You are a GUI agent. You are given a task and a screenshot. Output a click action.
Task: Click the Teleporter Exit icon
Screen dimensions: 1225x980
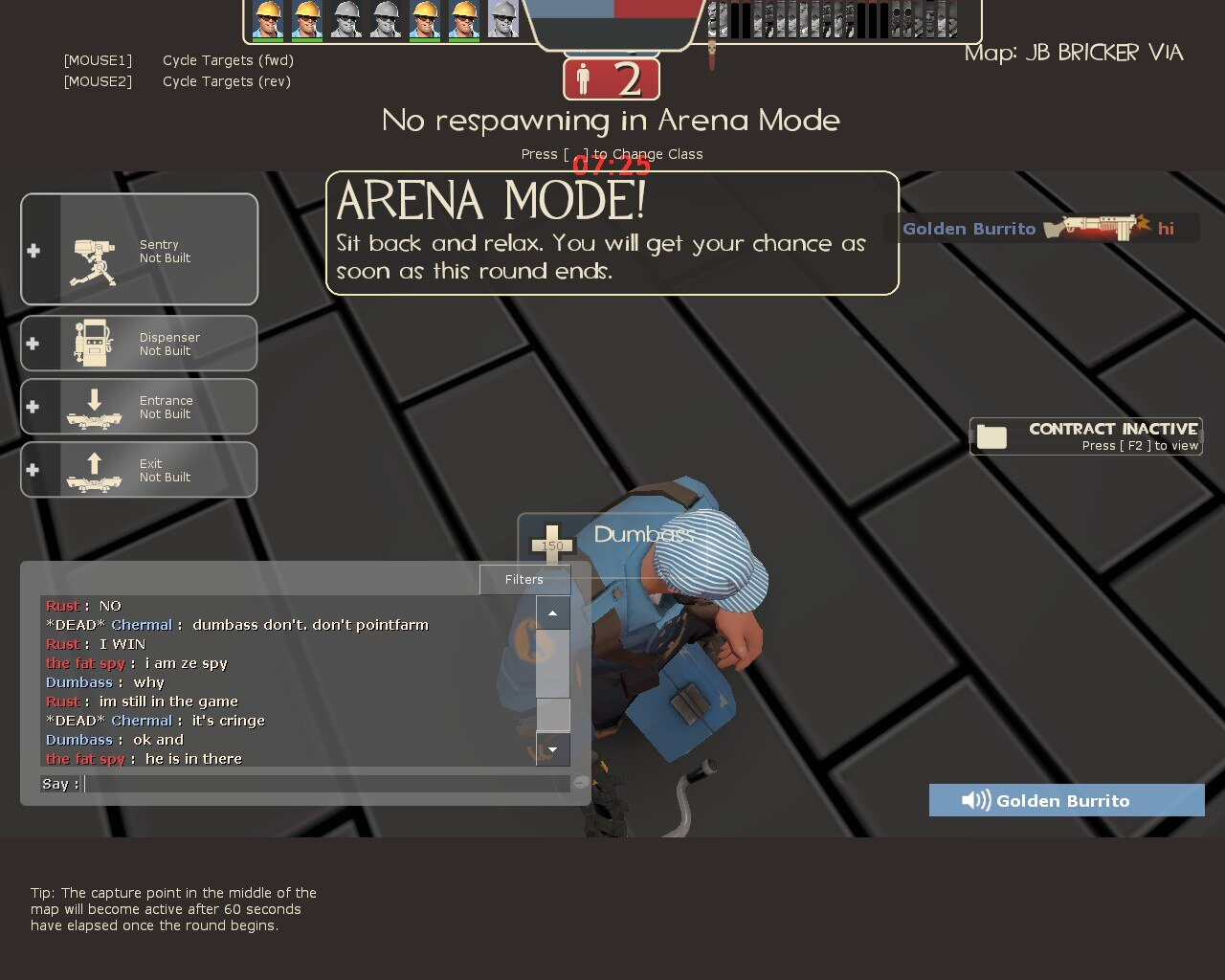(96, 471)
